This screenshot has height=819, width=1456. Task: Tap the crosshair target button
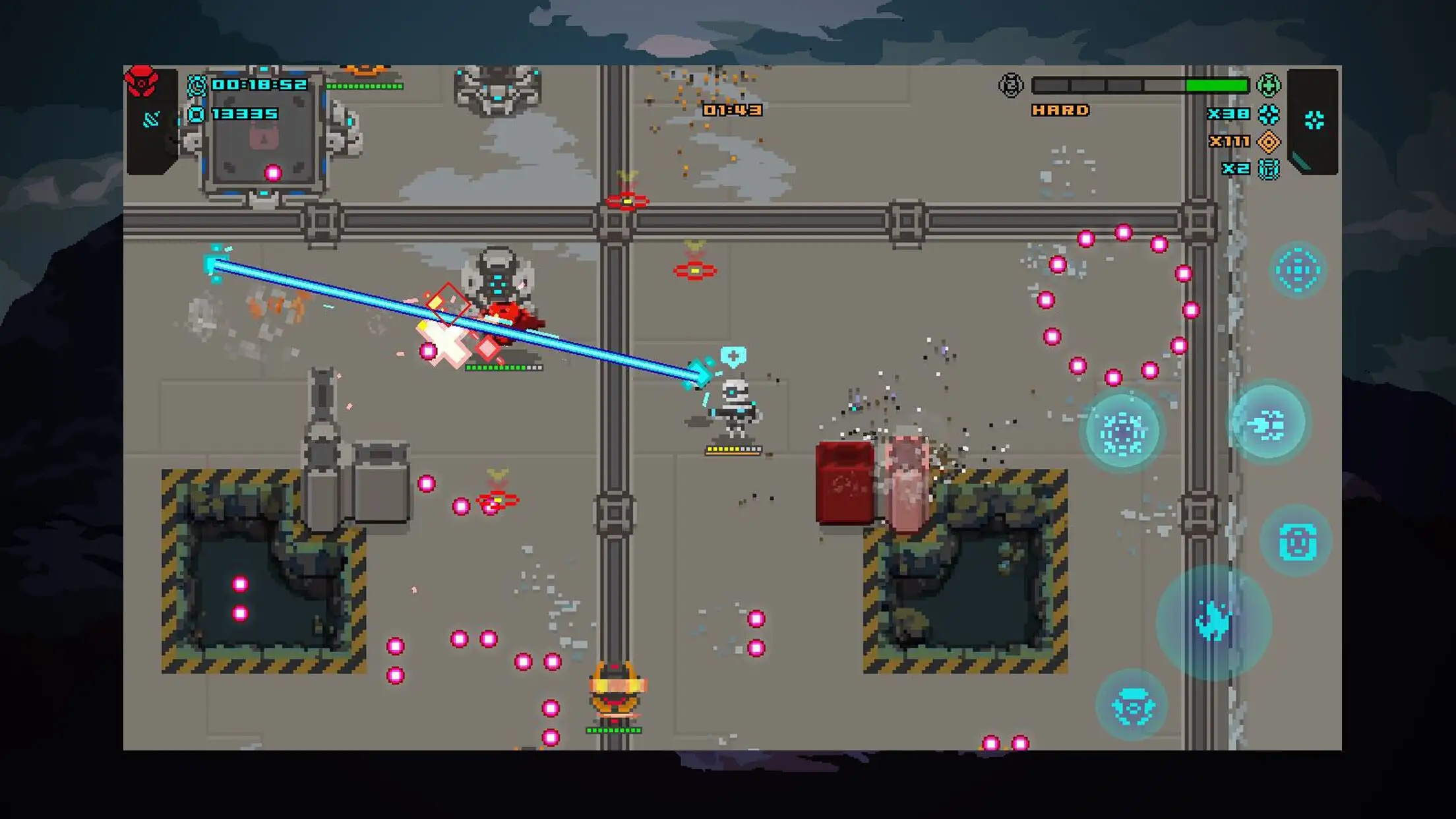(1298, 270)
